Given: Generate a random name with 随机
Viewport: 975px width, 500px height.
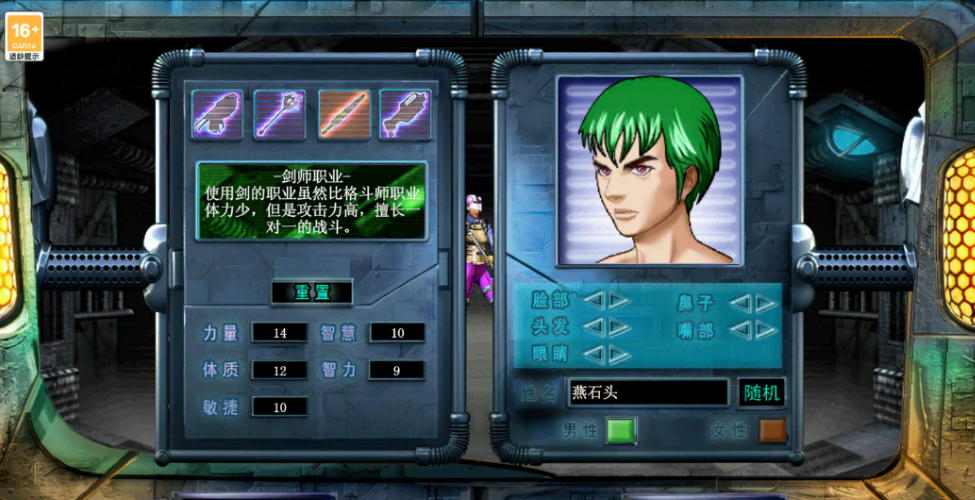Looking at the screenshot, I should (x=762, y=392).
